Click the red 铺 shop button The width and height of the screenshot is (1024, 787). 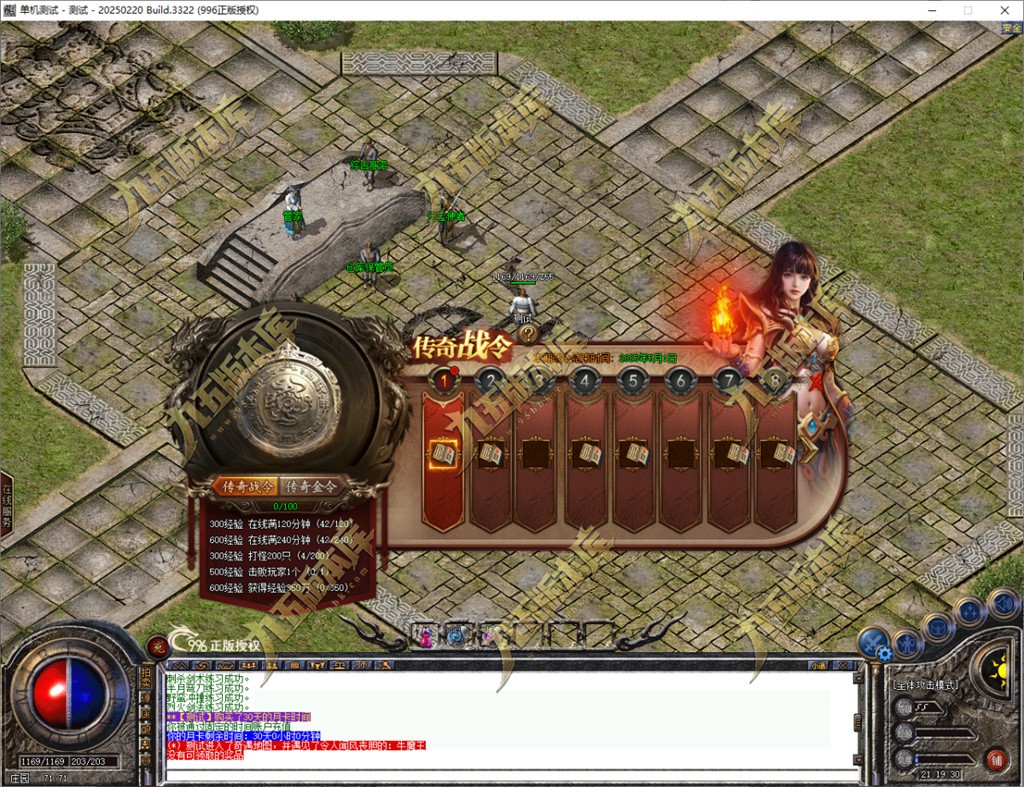(995, 758)
